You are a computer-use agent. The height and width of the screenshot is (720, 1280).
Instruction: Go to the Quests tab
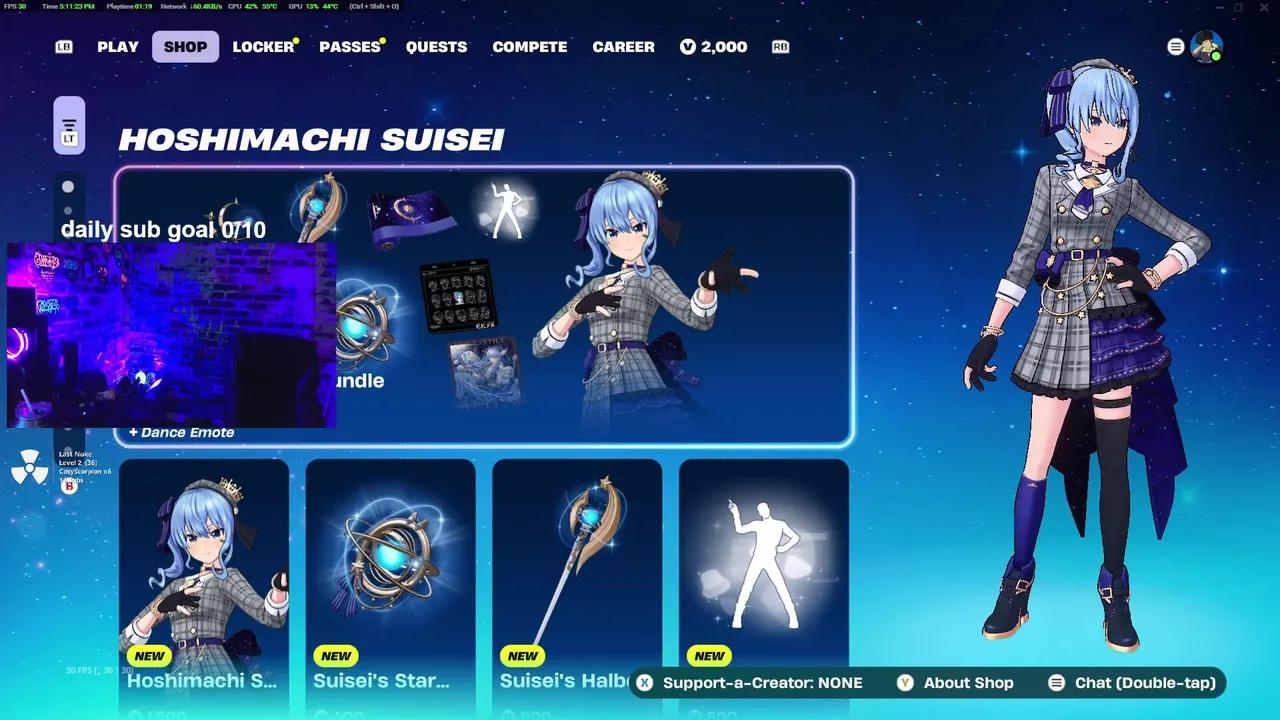click(x=436, y=47)
